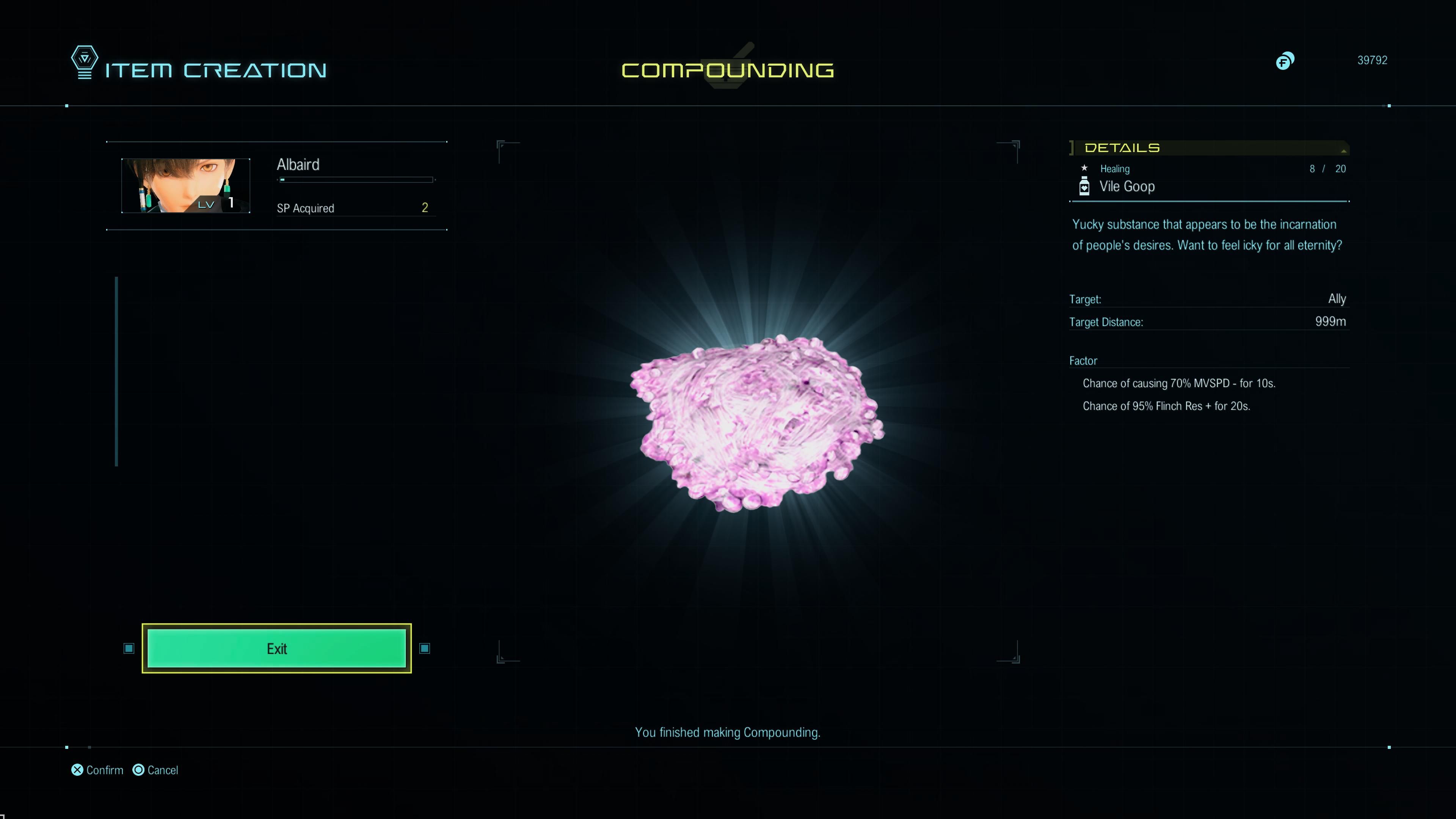The height and width of the screenshot is (819, 1456).
Task: Choose Cancel at the bottom left
Action: pyautogui.click(x=162, y=769)
